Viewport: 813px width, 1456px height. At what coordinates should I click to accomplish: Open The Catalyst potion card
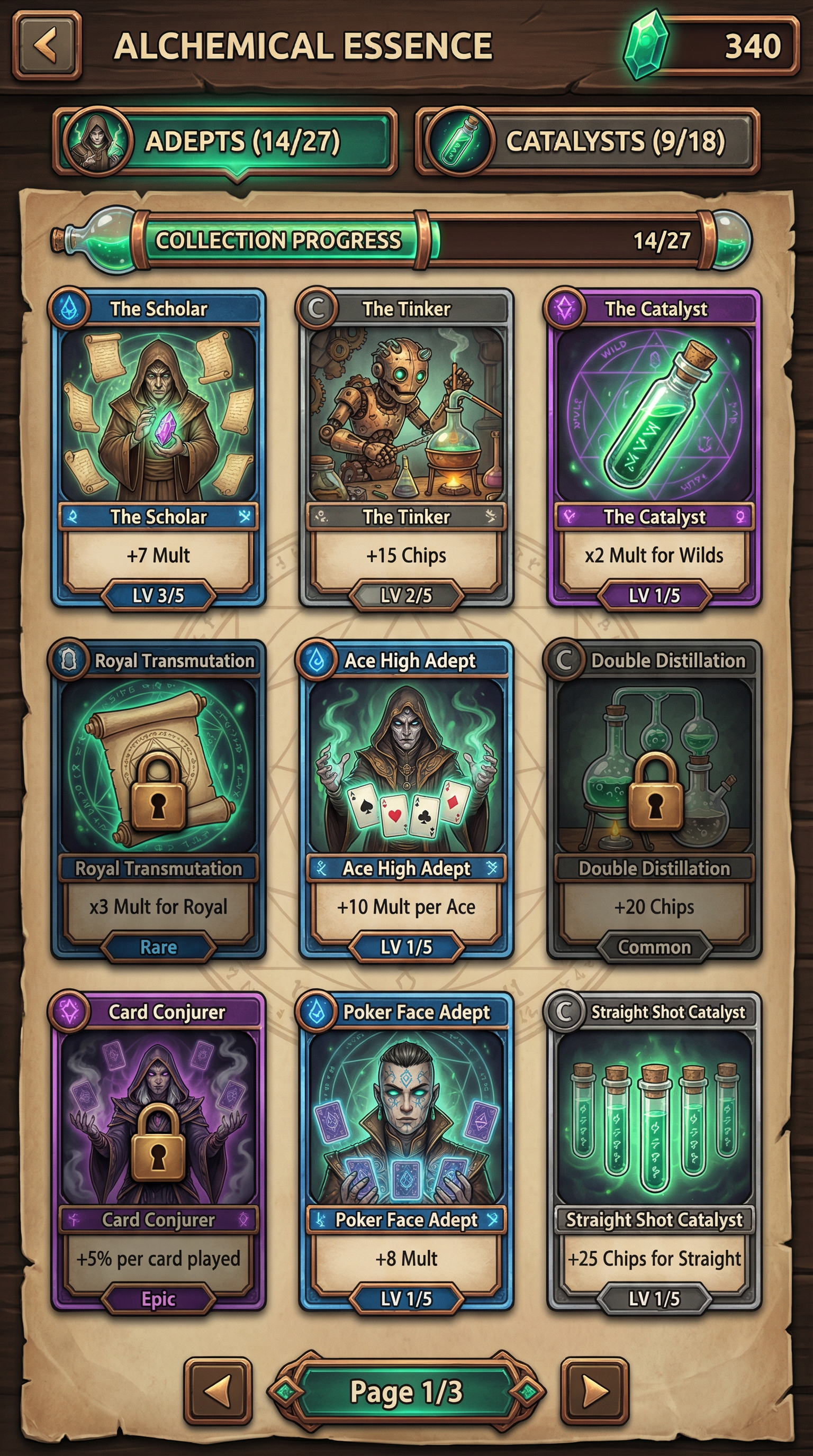(654, 447)
